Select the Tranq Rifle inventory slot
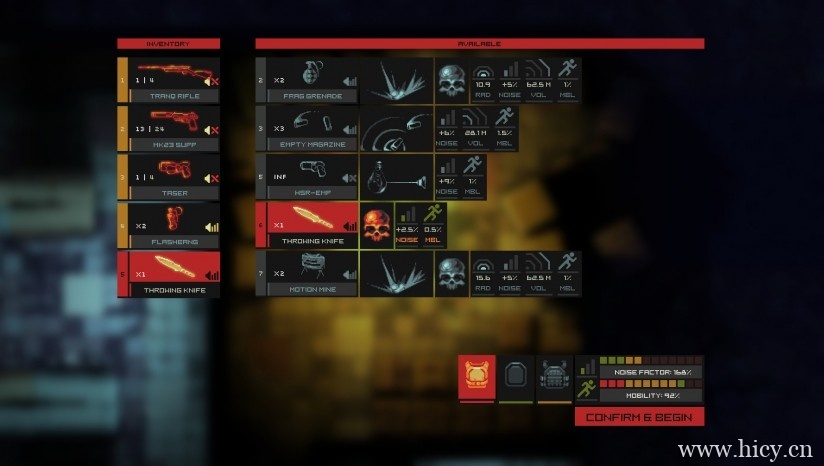 [x=172, y=79]
